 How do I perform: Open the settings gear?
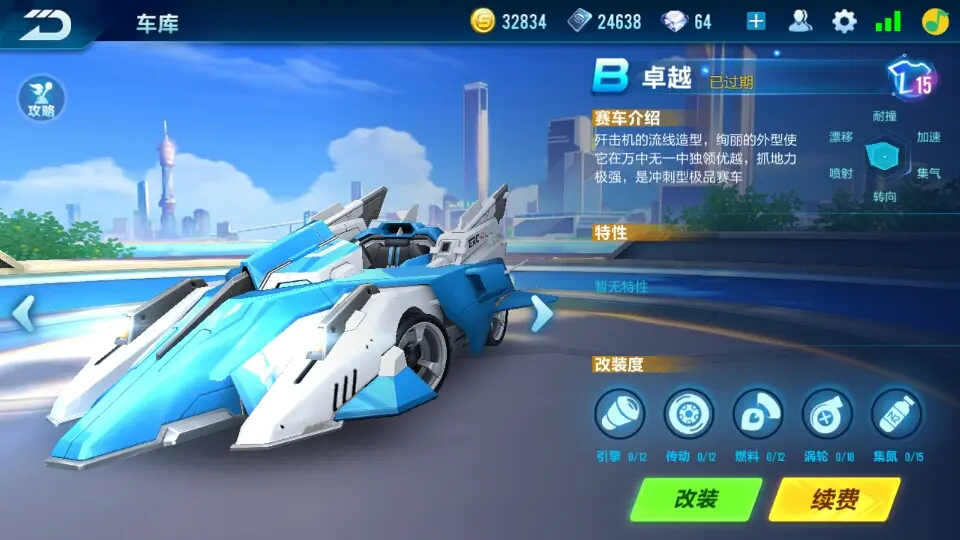pyautogui.click(x=845, y=21)
